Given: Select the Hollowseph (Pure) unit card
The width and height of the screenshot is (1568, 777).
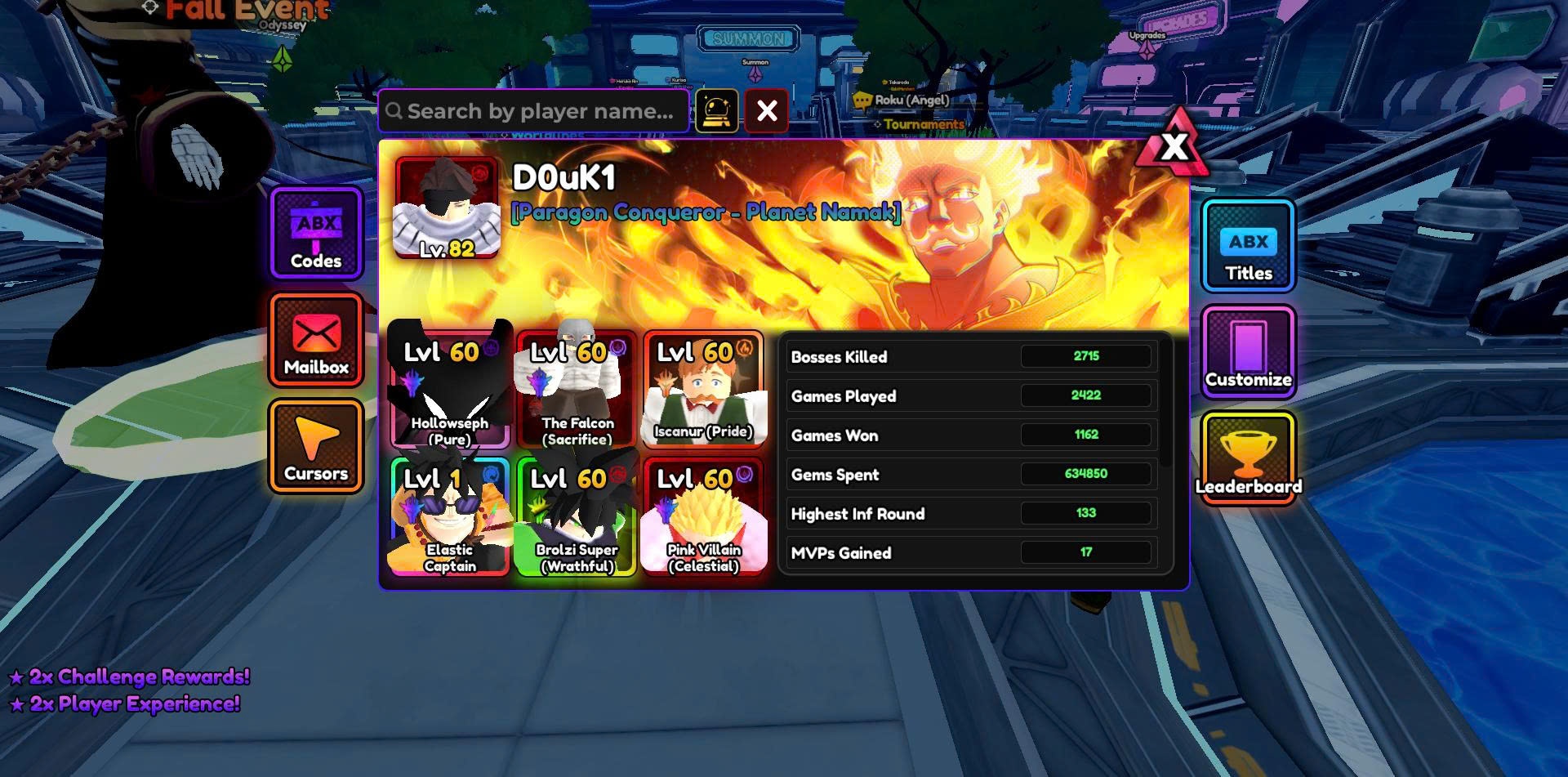Looking at the screenshot, I should coord(449,390).
